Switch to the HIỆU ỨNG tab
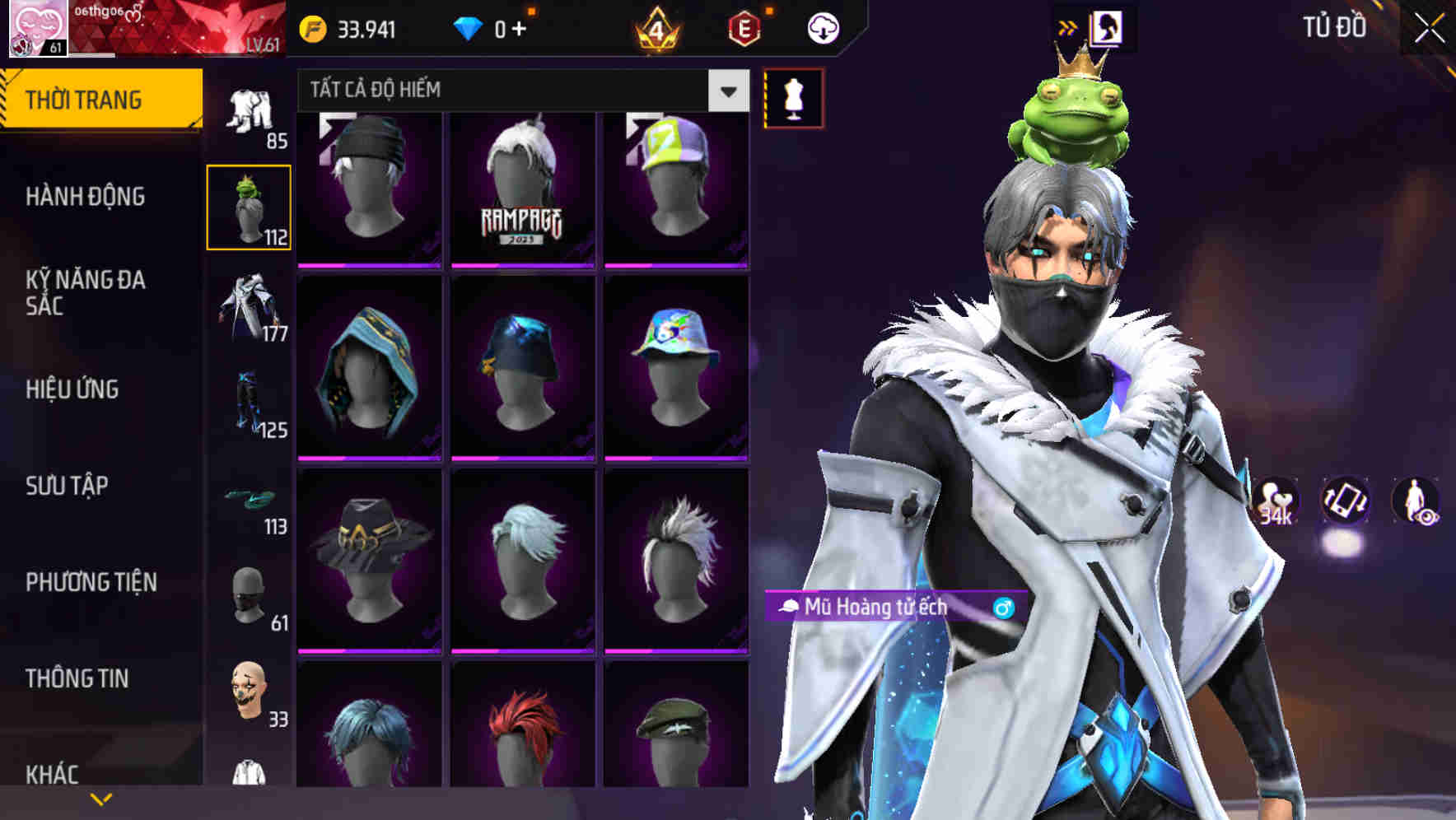The width and height of the screenshot is (1456, 820). [x=74, y=389]
